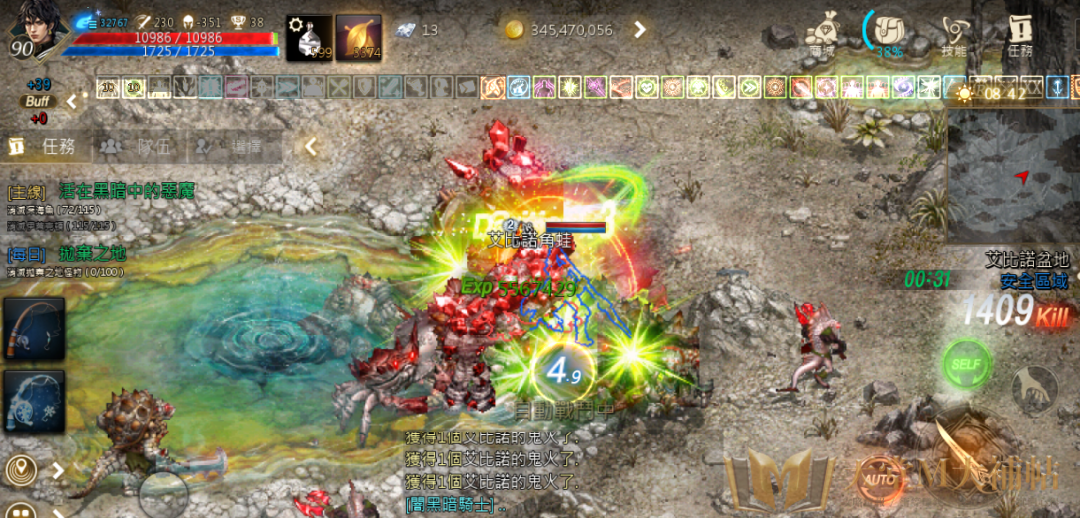Select the main quest 潛在黑暗中的惡魔
Viewport: 1080px width, 518px height.
(x=126, y=191)
